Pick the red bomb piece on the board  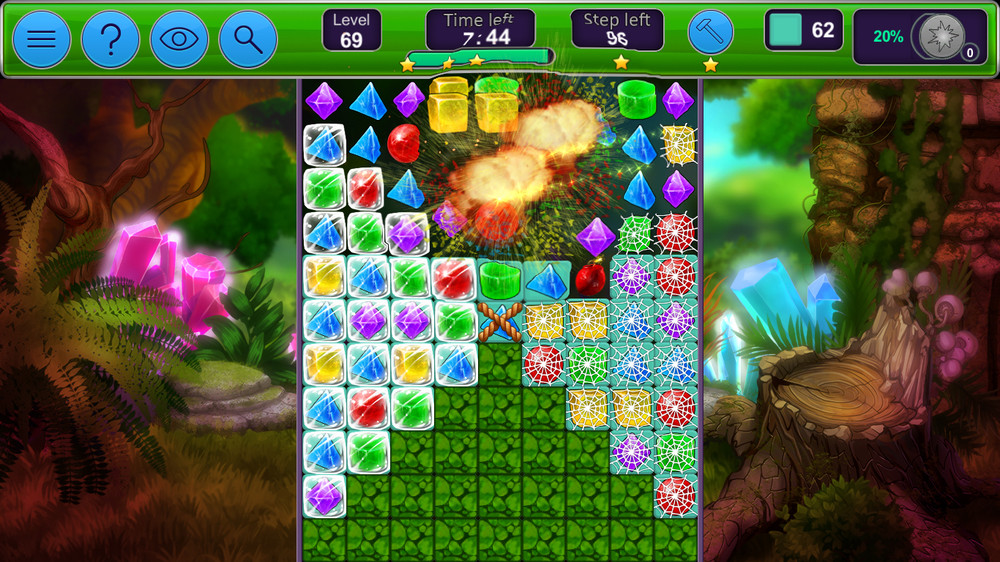(590, 277)
